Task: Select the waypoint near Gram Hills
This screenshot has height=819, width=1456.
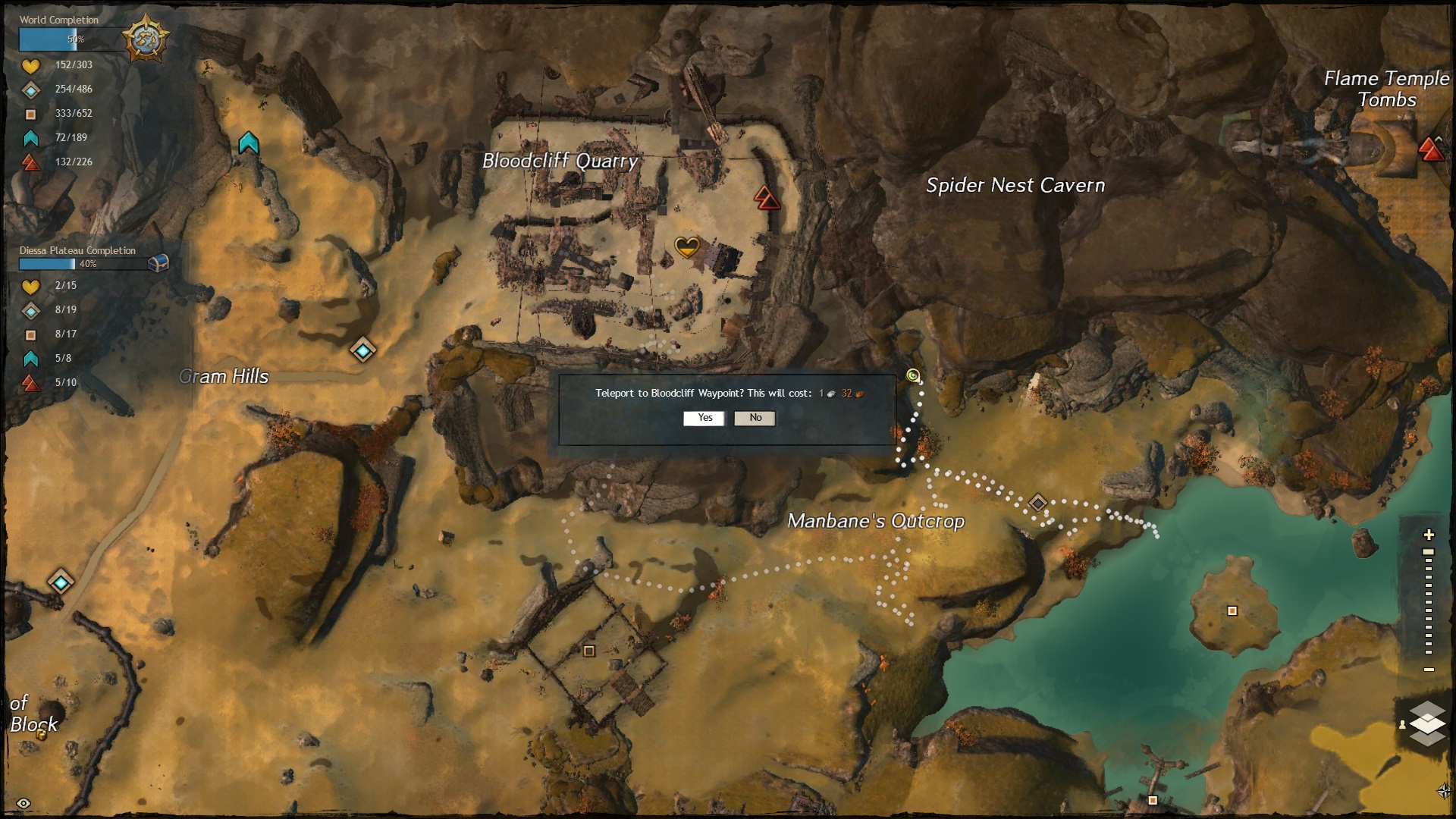Action: tap(363, 350)
